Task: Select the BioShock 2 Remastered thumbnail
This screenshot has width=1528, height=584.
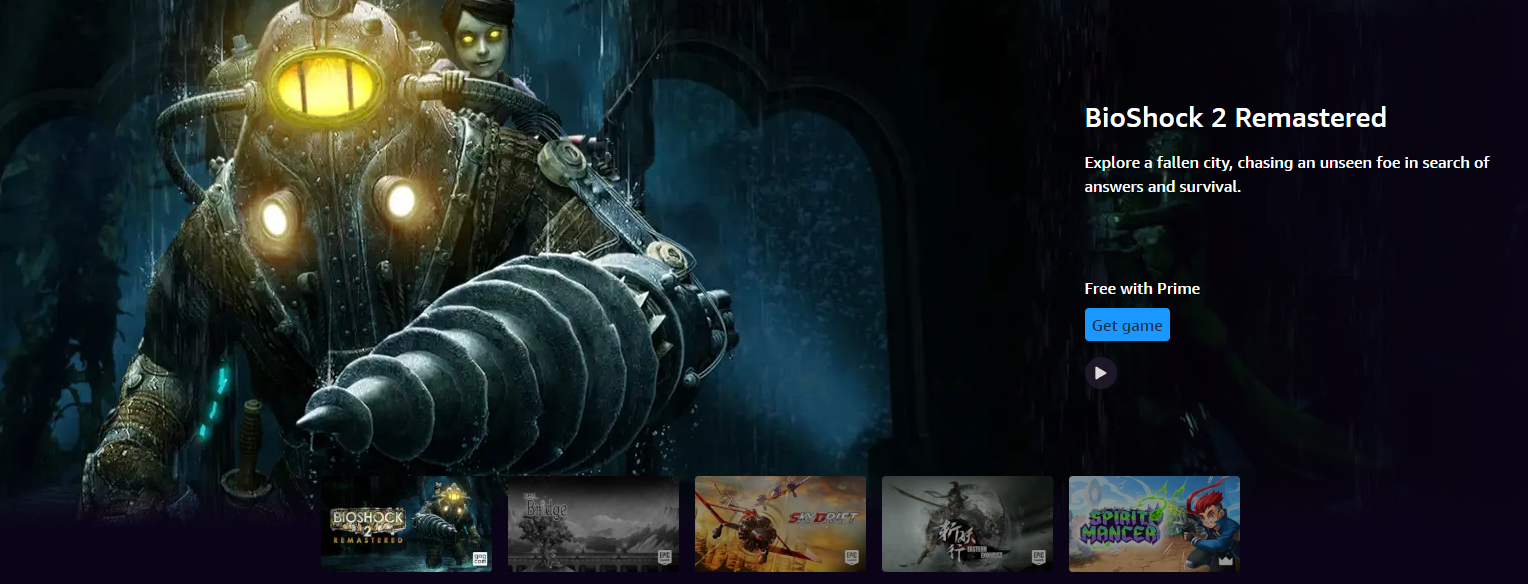Action: coord(406,523)
